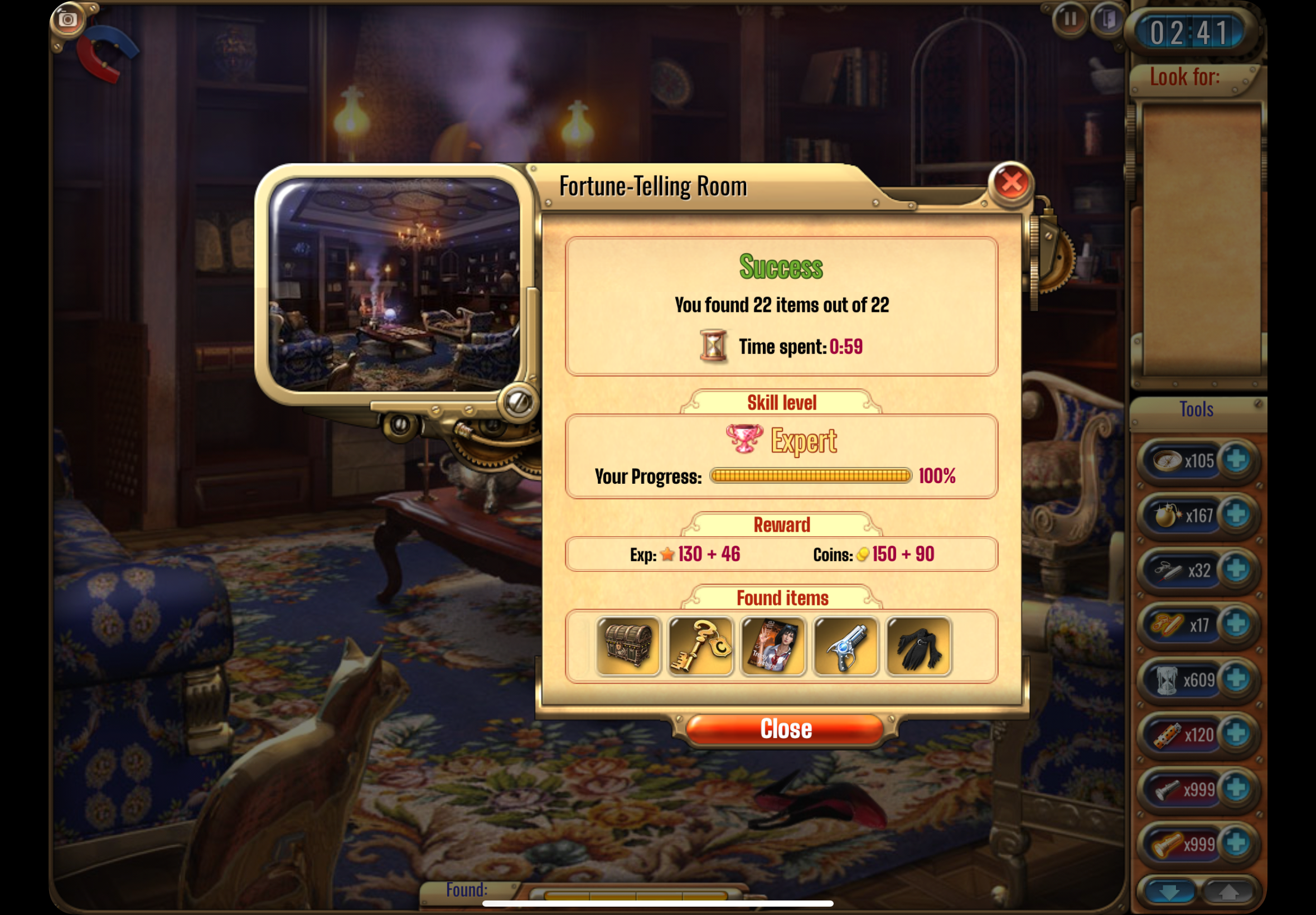Exit the room via the door icon

1107,20
